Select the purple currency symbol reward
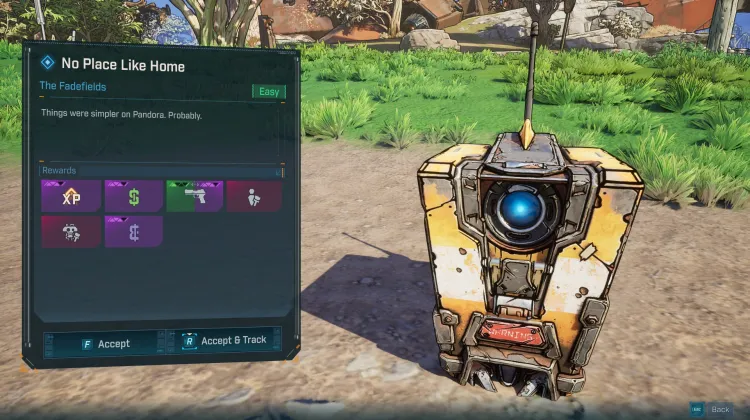Image resolution: width=750 pixels, height=420 pixels. coord(133,232)
